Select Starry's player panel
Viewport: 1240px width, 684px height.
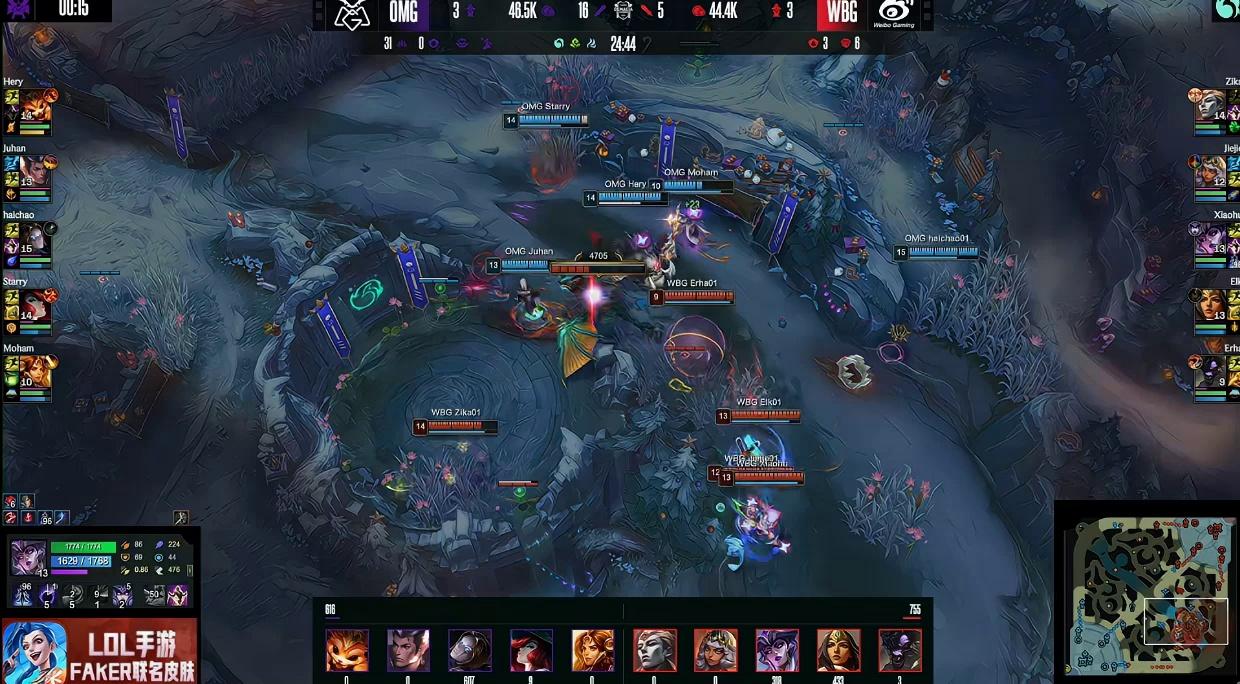pos(27,312)
